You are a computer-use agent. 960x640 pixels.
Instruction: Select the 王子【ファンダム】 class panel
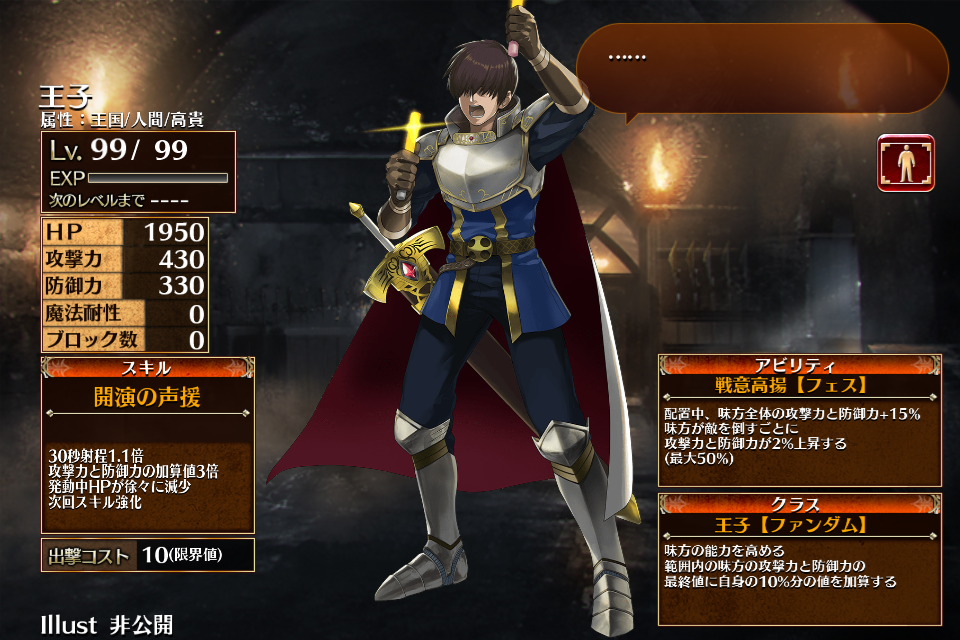799,558
